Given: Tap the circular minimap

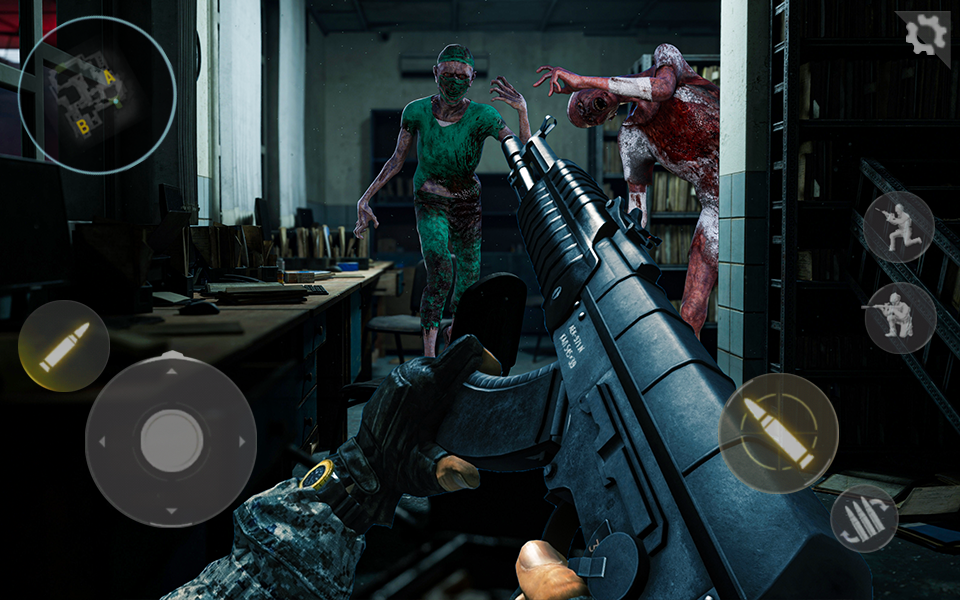Looking at the screenshot, I should (97, 95).
